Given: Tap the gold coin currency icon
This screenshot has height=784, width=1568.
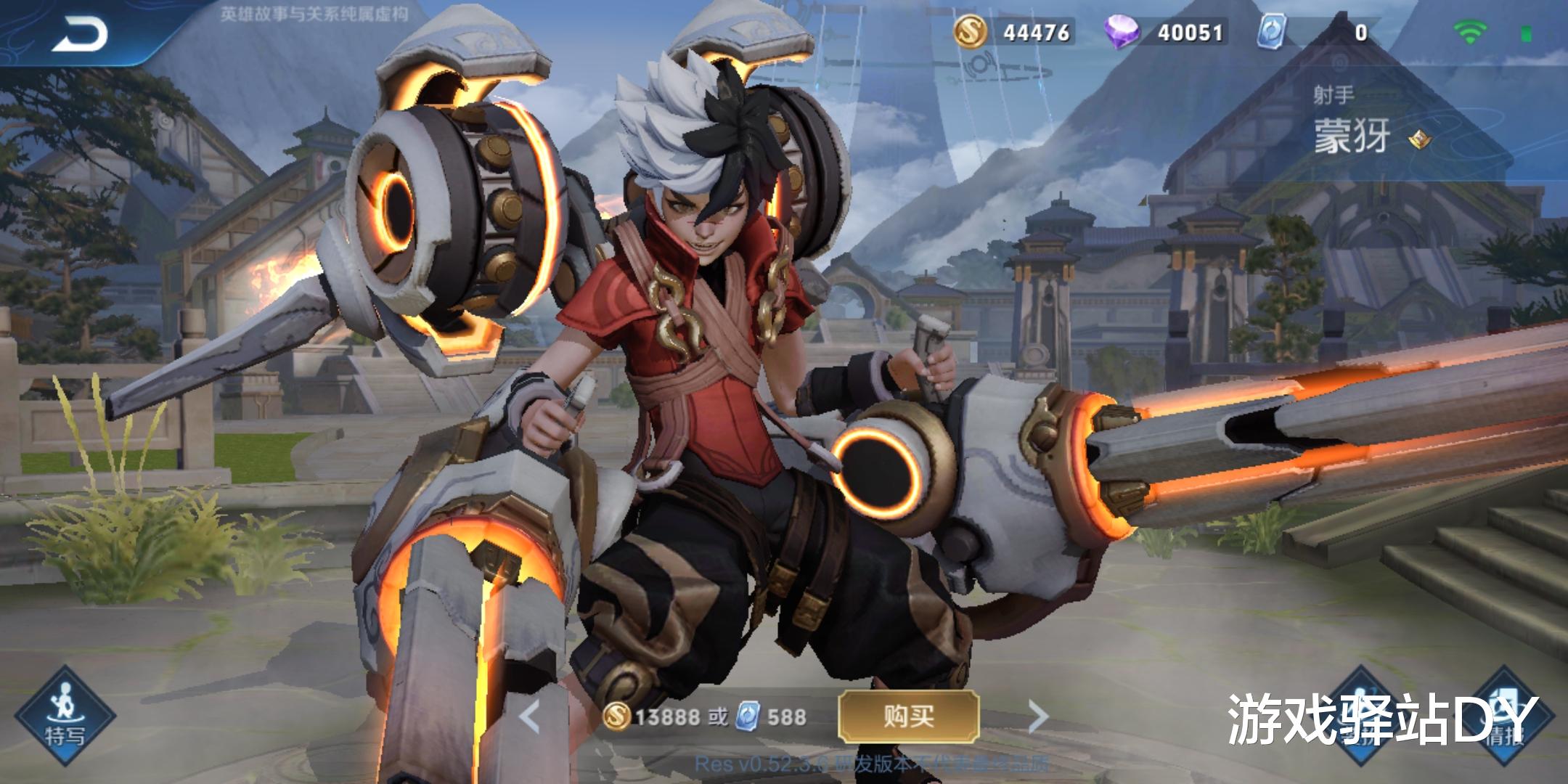Looking at the screenshot, I should pyautogui.click(x=970, y=32).
